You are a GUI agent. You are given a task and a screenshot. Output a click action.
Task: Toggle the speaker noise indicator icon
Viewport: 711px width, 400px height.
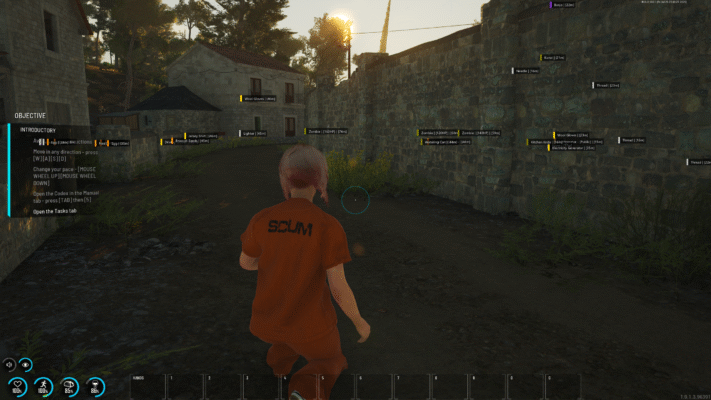point(9,365)
